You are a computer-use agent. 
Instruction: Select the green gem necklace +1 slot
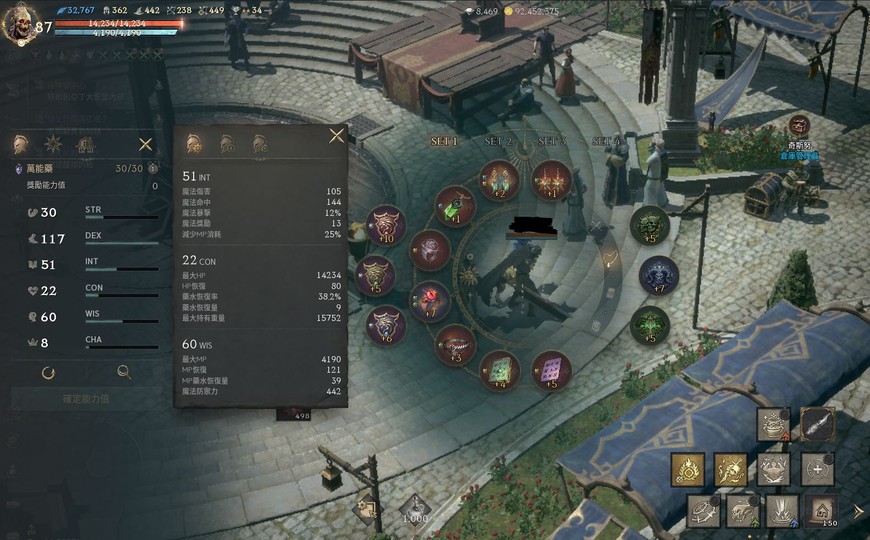tap(455, 206)
